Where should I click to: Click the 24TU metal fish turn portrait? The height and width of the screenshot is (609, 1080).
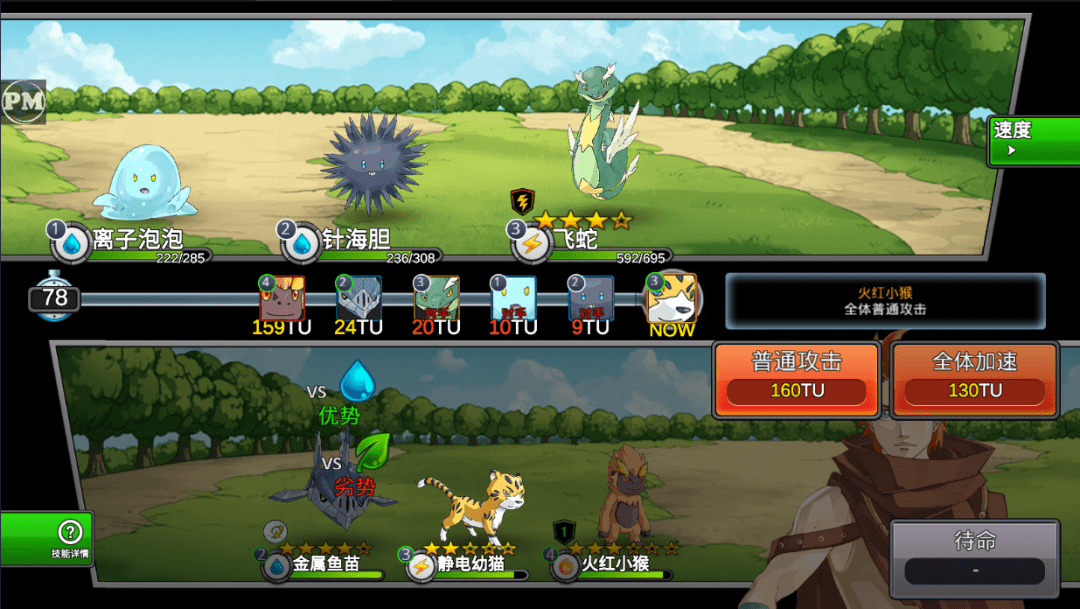tap(359, 298)
